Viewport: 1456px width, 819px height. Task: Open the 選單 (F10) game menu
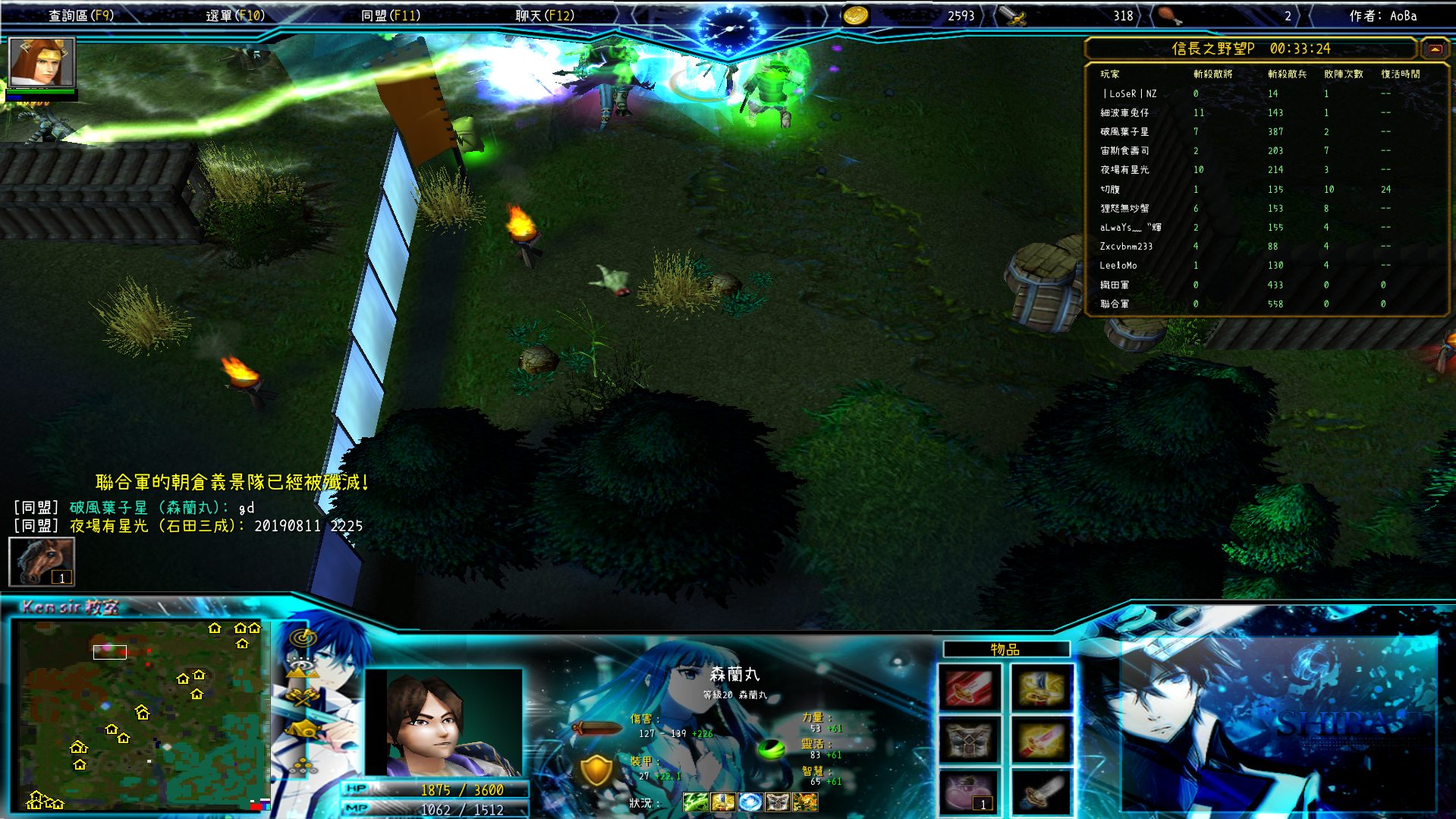pos(235,15)
